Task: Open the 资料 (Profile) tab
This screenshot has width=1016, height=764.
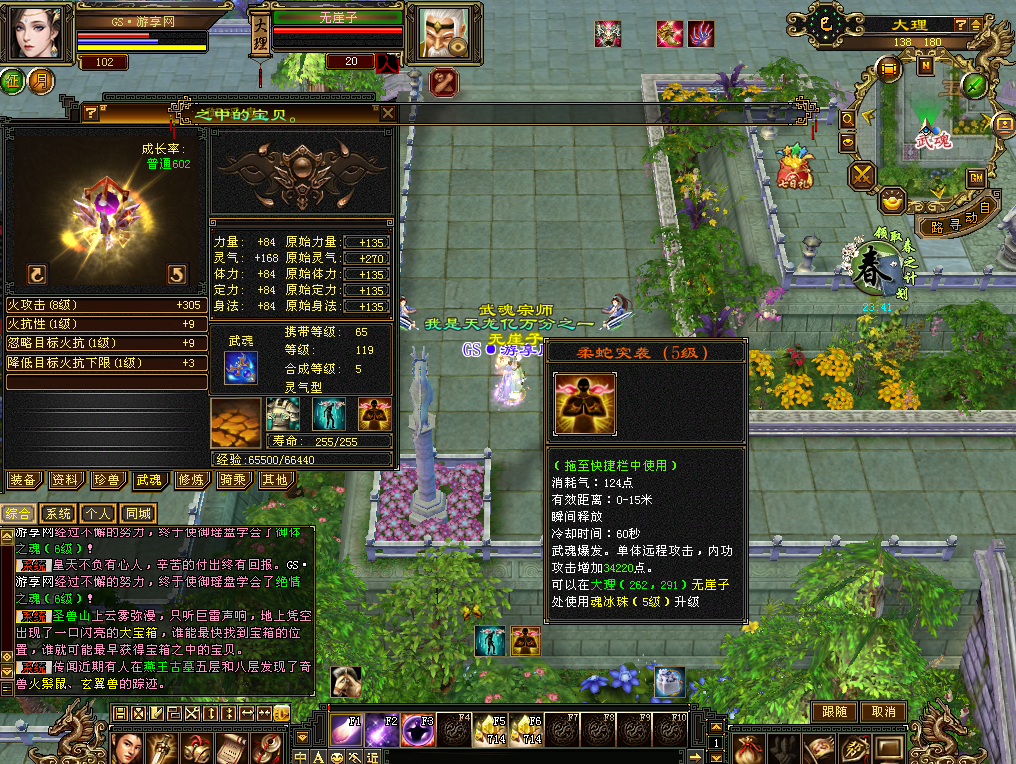Action: (x=65, y=480)
